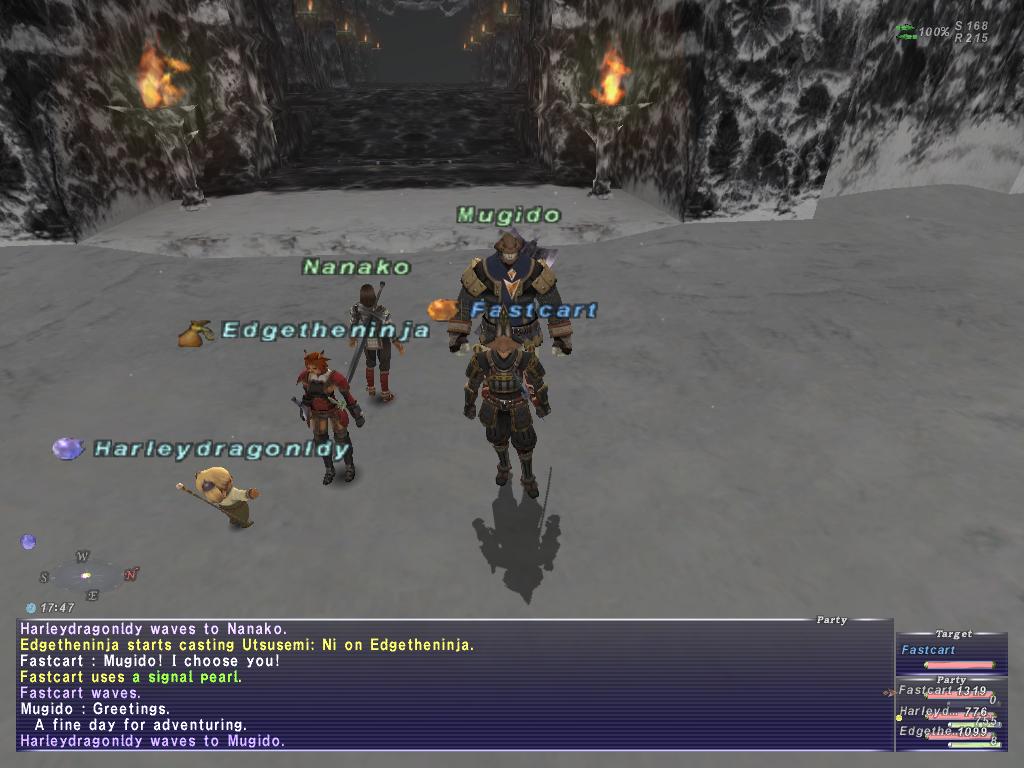Click the Edgetheninja nameplate
Viewport: 1024px width, 768px height.
[x=325, y=330]
